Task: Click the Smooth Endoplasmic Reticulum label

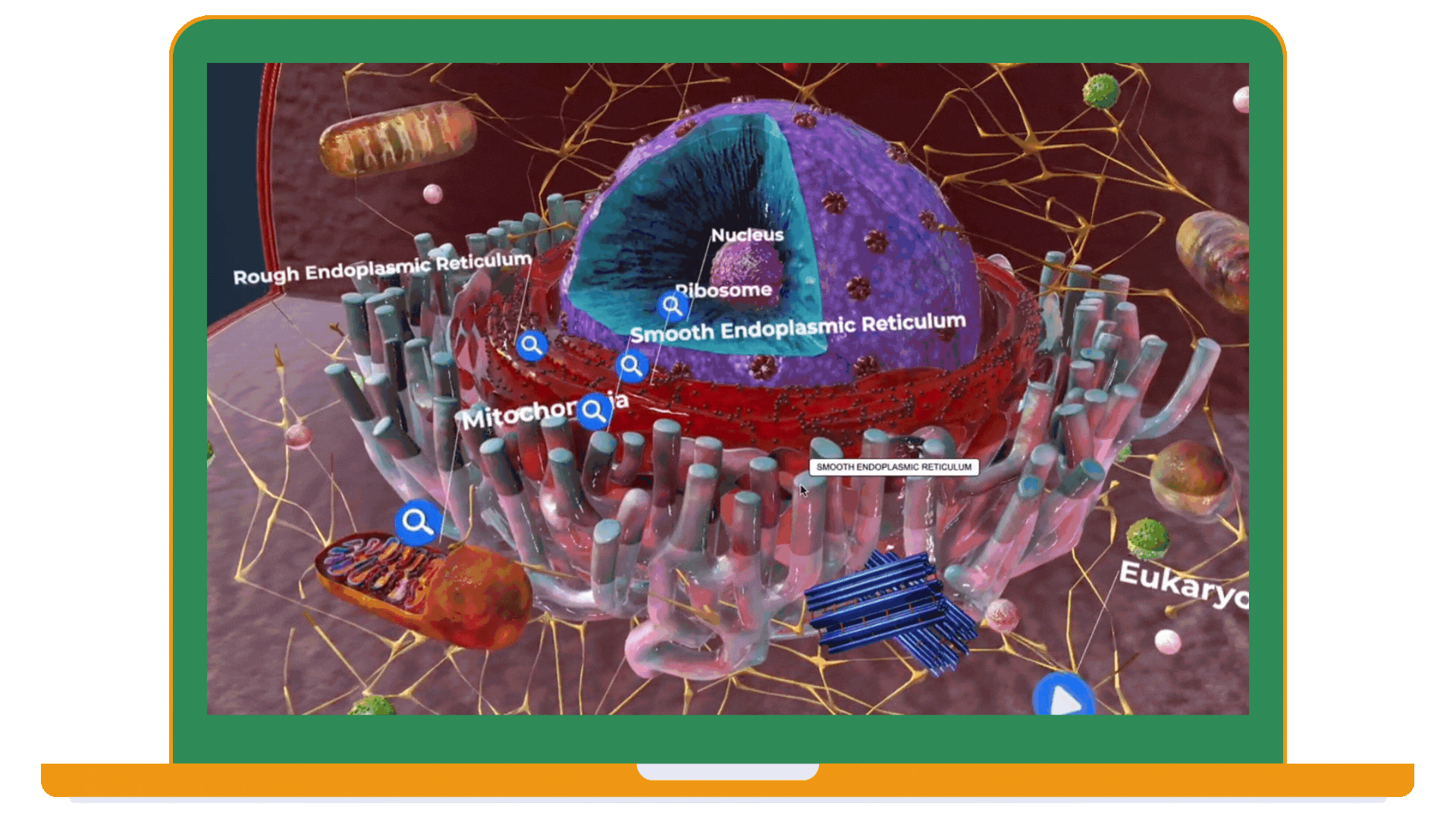Action: pyautogui.click(x=799, y=326)
